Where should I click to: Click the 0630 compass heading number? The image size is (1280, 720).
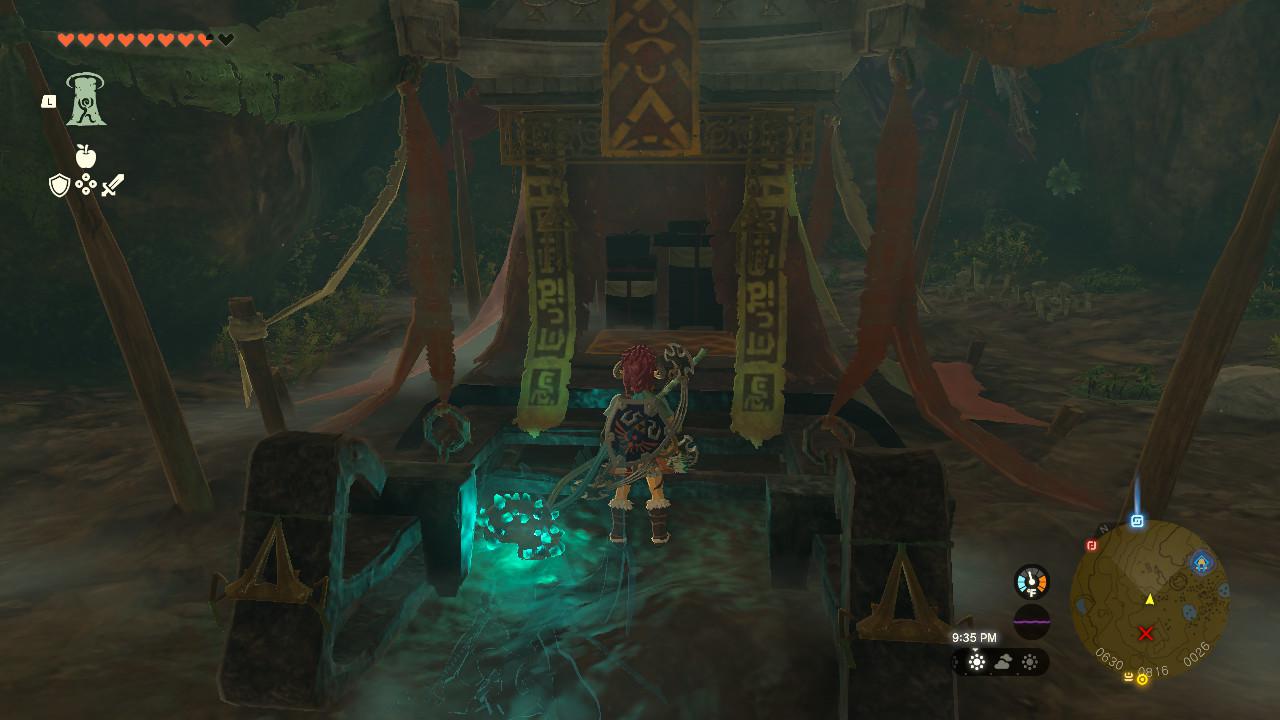1110,658
